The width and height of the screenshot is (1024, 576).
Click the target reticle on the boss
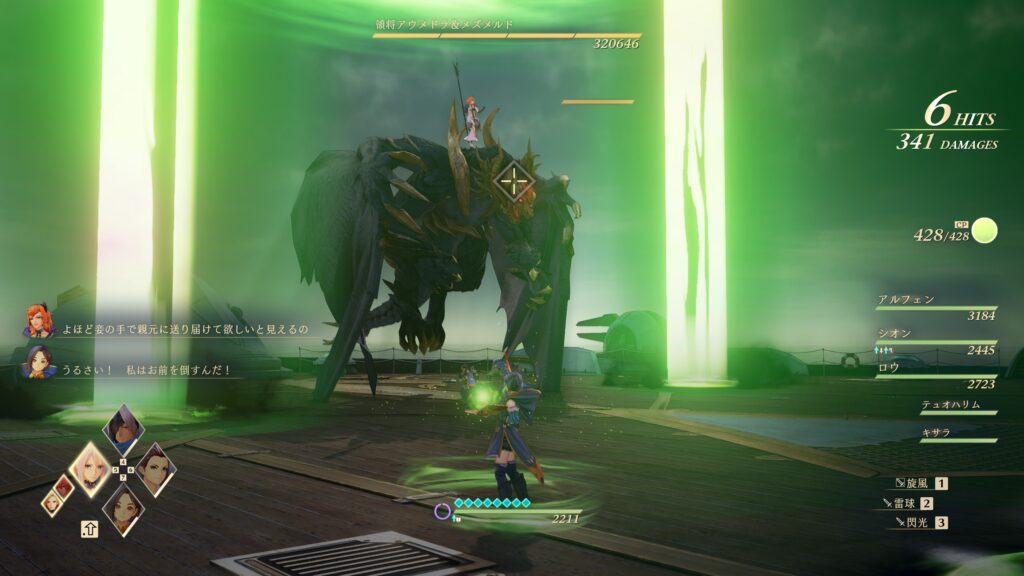513,180
